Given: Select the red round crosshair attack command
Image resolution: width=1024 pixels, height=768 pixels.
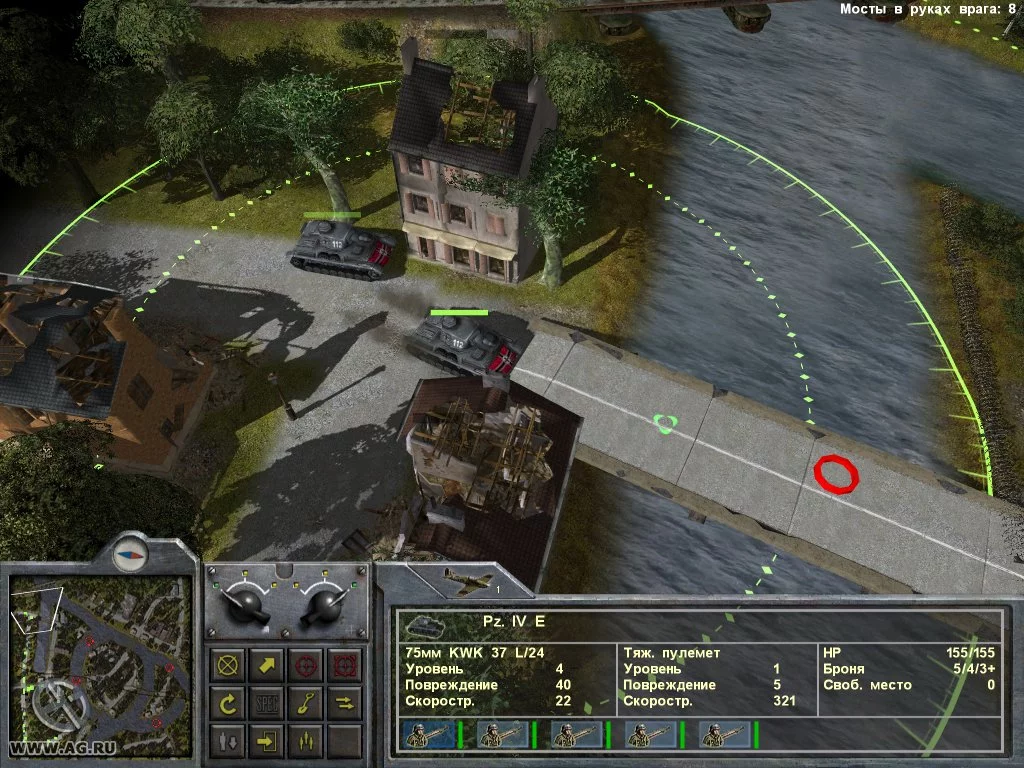Looking at the screenshot, I should 305,665.
